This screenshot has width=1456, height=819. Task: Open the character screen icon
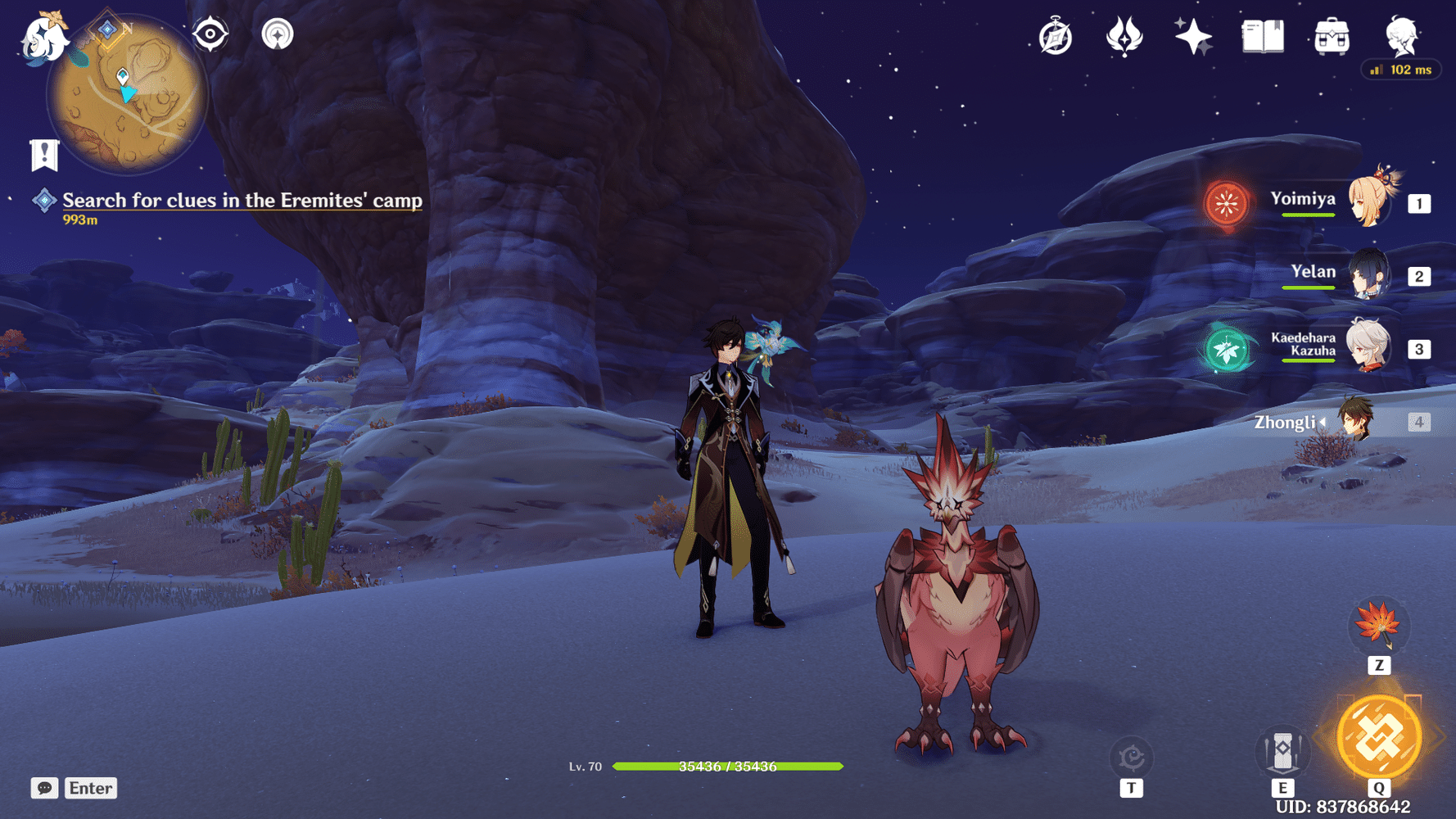1402,34
